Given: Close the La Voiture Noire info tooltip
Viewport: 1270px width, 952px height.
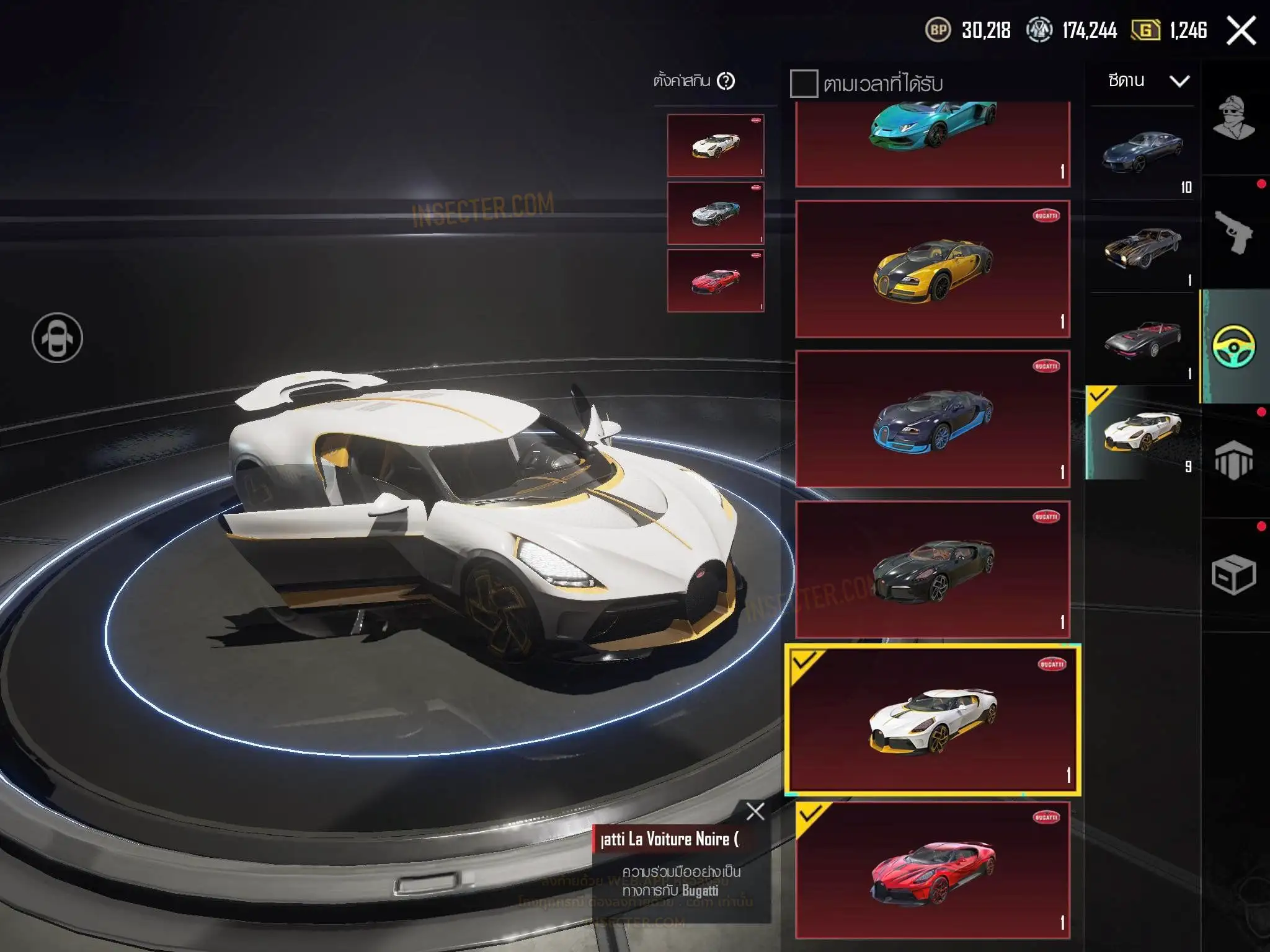Looking at the screenshot, I should [x=755, y=811].
